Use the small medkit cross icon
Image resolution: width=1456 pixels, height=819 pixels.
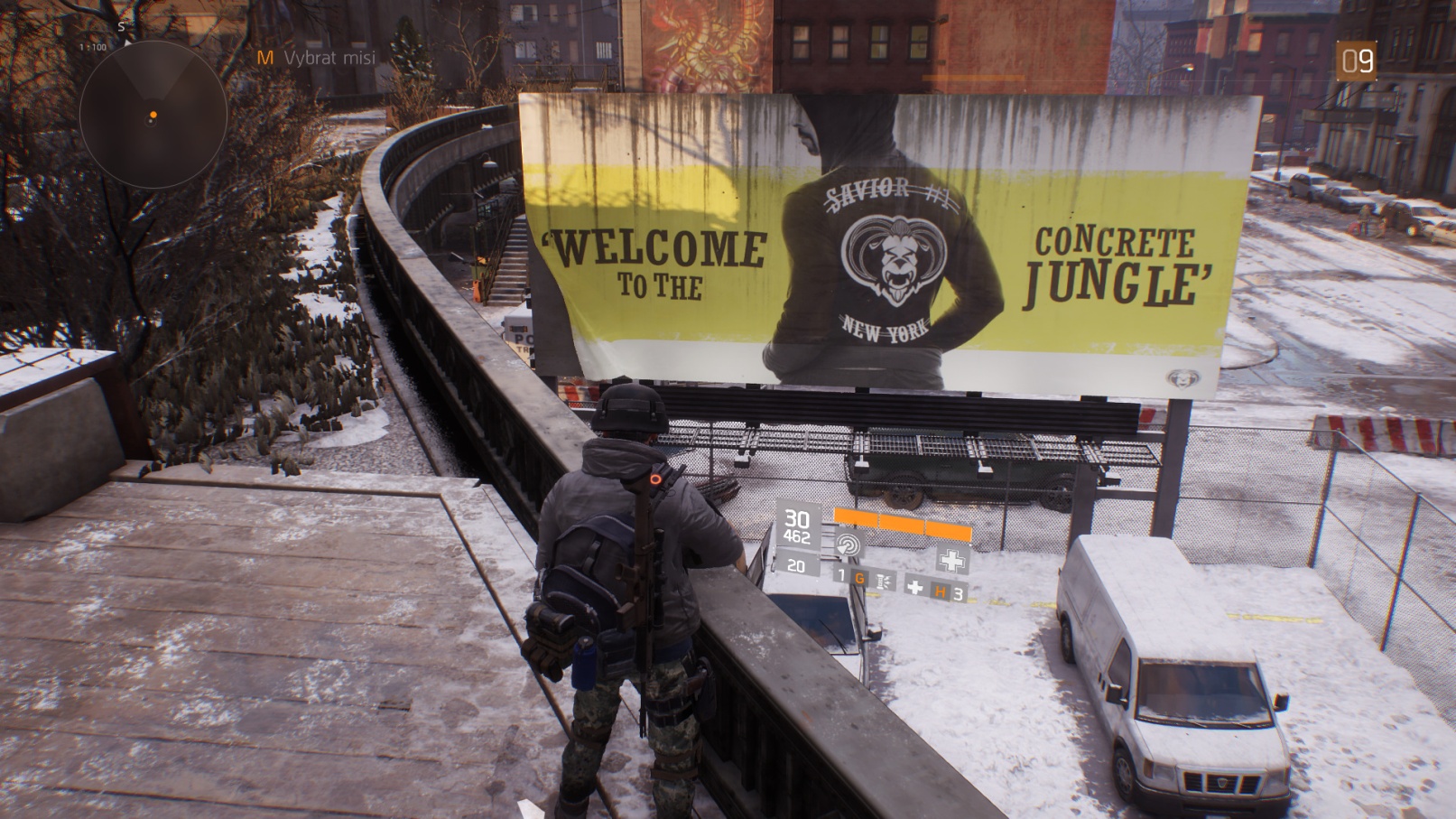click(x=915, y=588)
